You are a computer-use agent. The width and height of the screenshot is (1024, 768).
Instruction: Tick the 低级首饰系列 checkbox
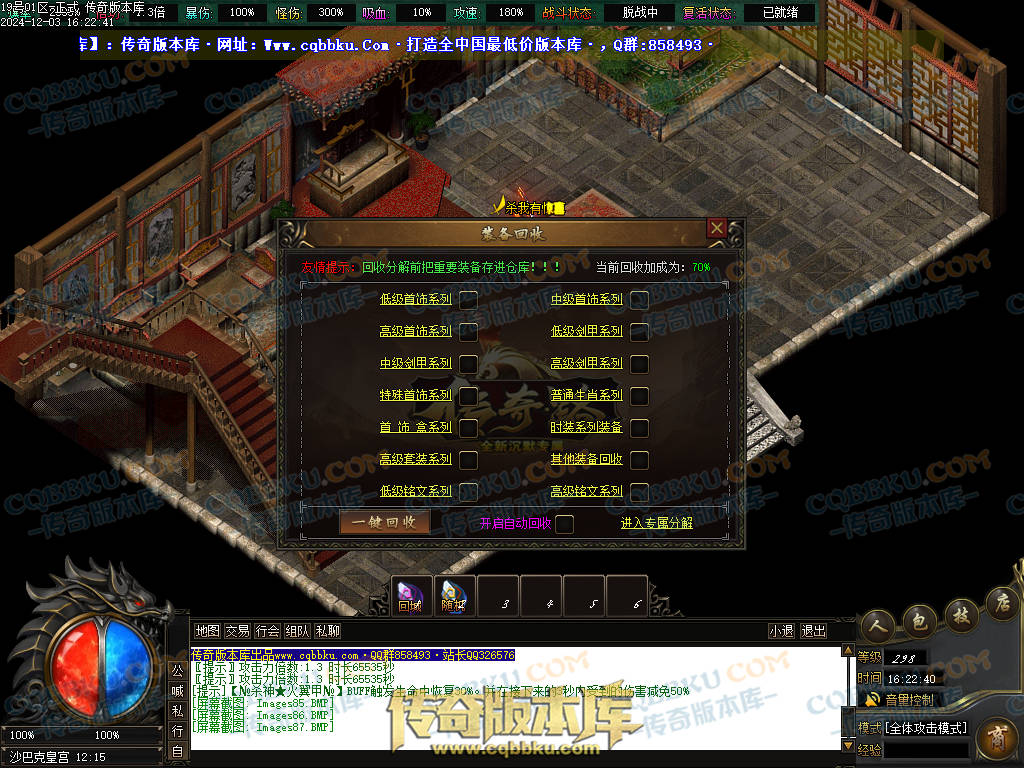[468, 299]
